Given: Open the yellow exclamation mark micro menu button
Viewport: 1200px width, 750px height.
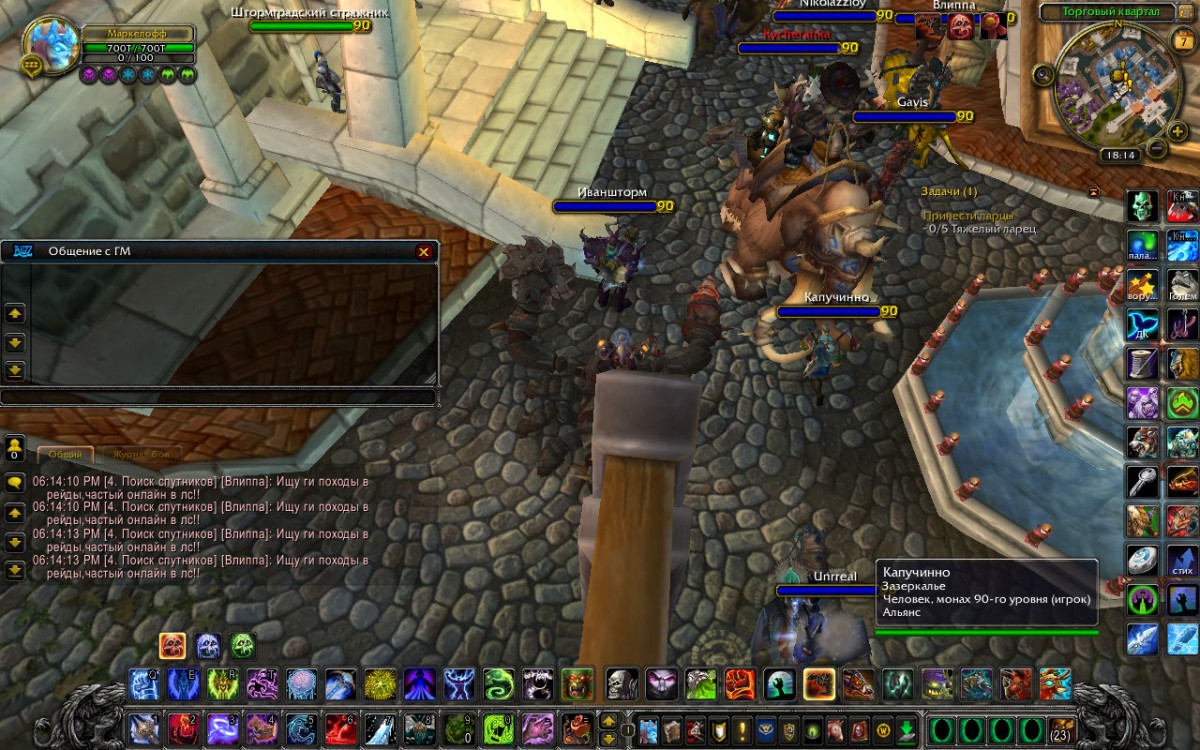Looking at the screenshot, I should point(742,728).
